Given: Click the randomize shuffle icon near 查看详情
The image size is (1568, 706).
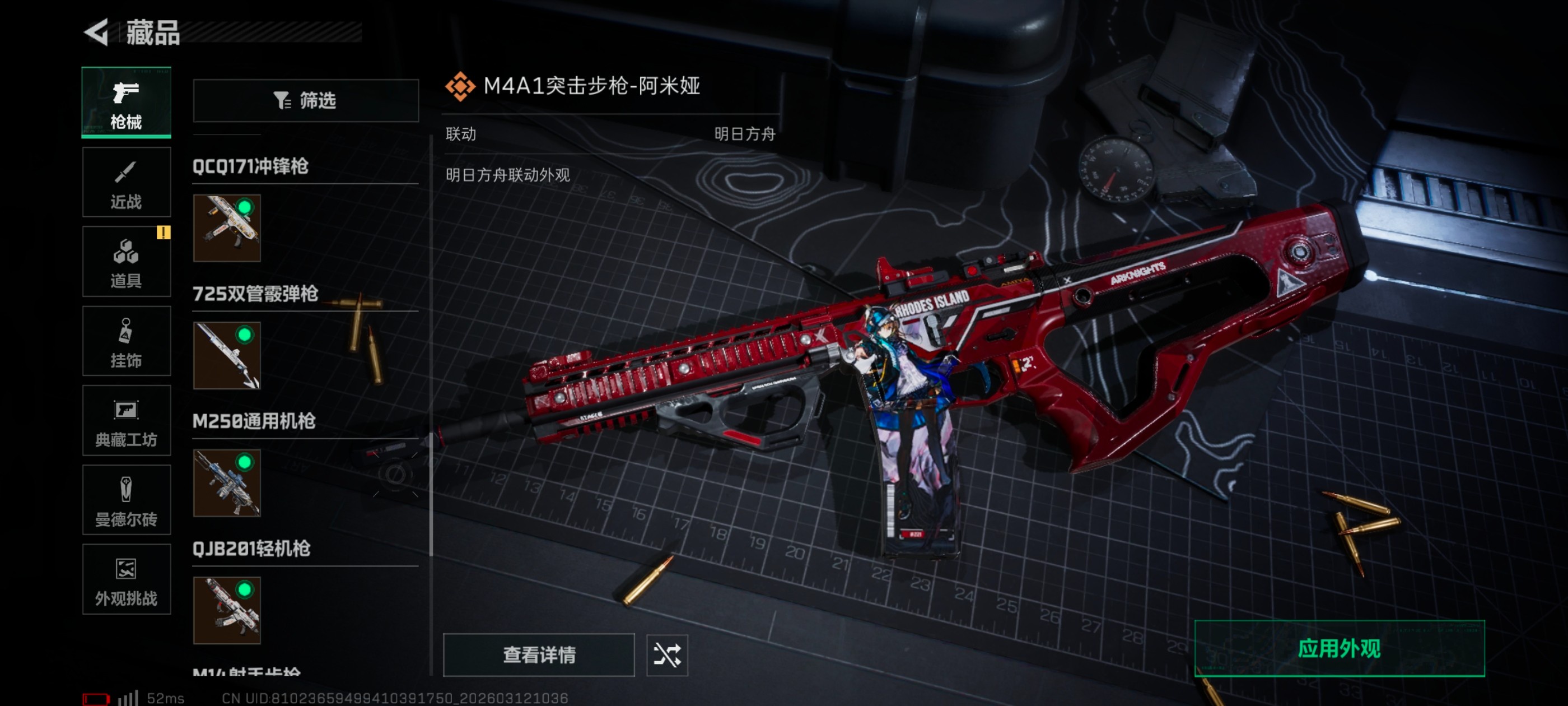Looking at the screenshot, I should [667, 656].
